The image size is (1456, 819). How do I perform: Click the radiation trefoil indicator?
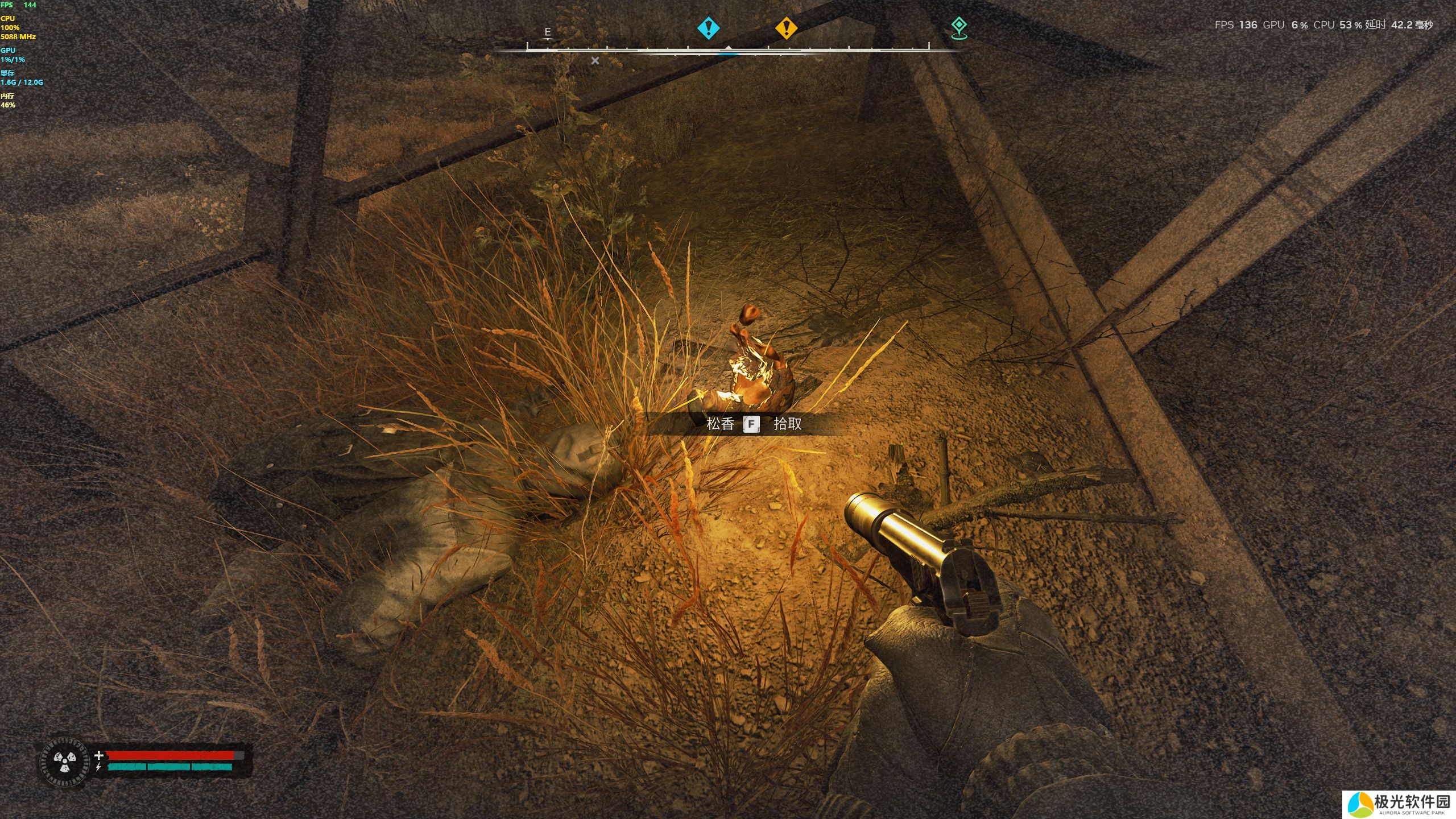[x=65, y=762]
